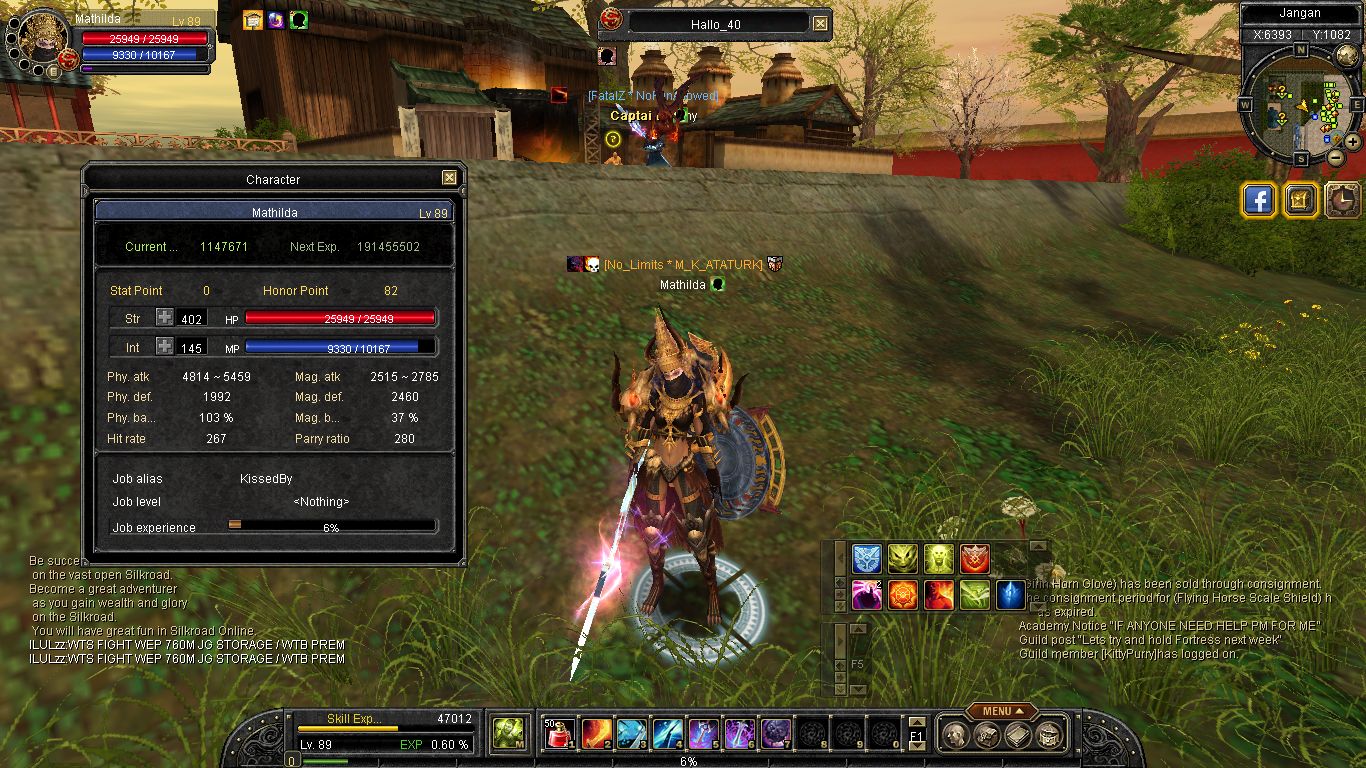Open the clock icon button
1366x768 pixels.
pos(1342,200)
